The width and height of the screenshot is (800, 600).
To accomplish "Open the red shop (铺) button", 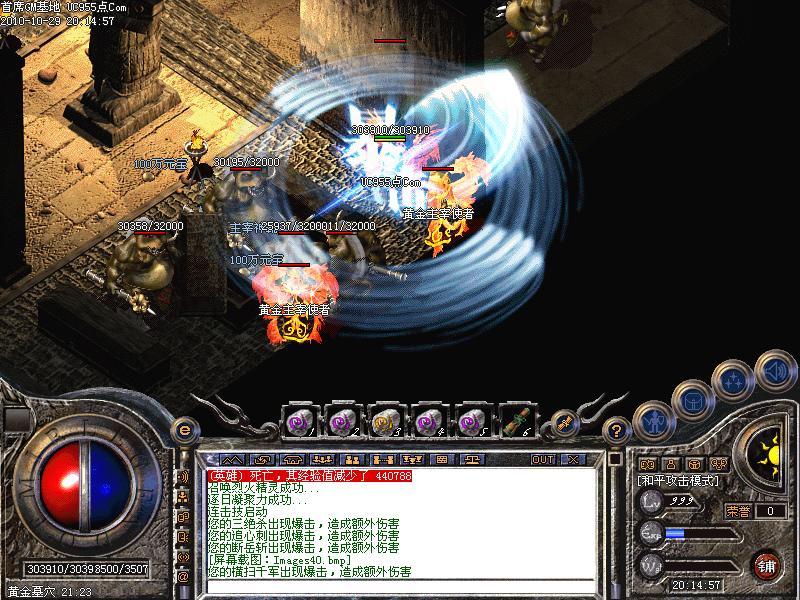I will click(x=767, y=565).
